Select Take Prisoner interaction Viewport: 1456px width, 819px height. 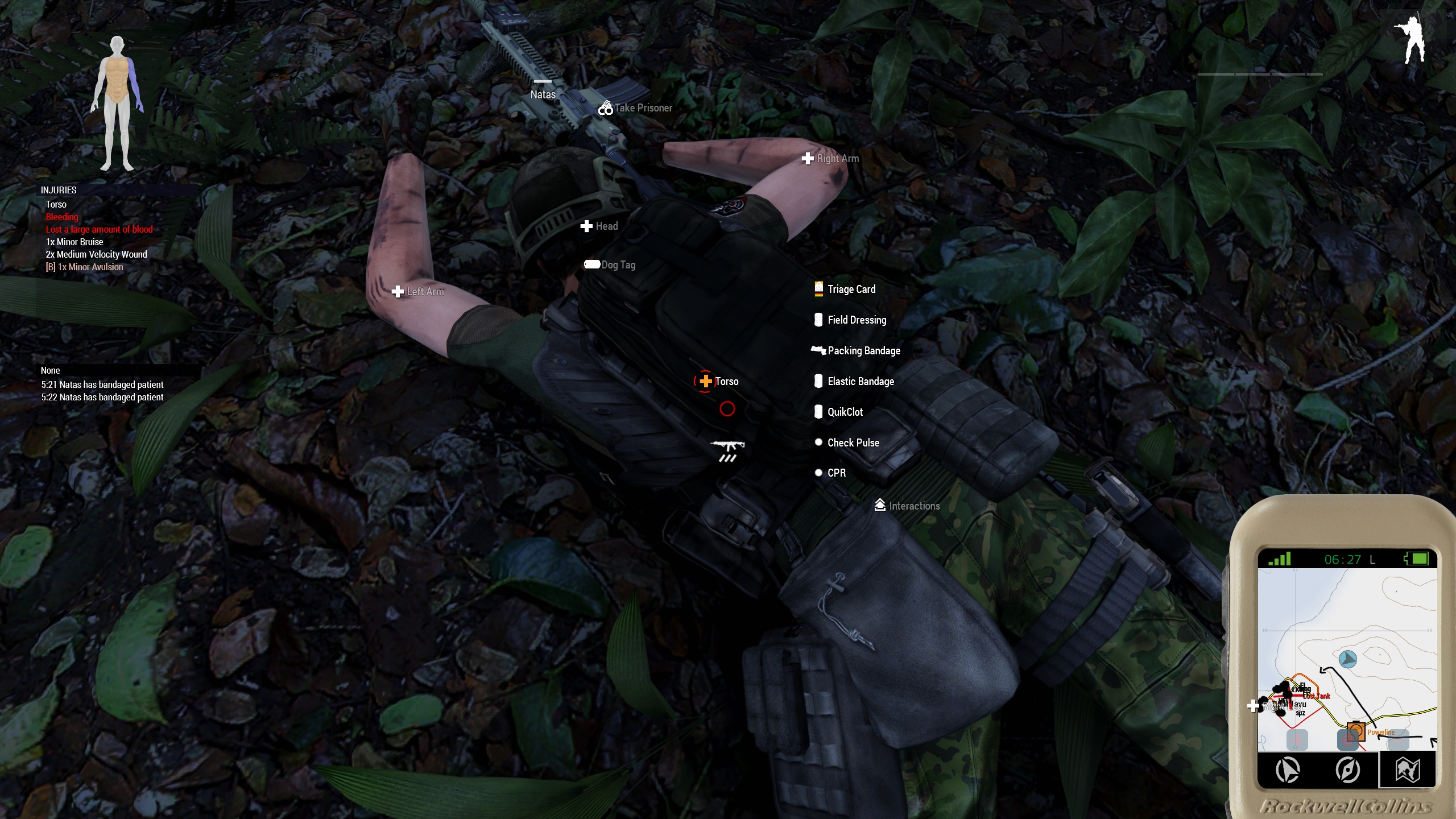(x=635, y=107)
